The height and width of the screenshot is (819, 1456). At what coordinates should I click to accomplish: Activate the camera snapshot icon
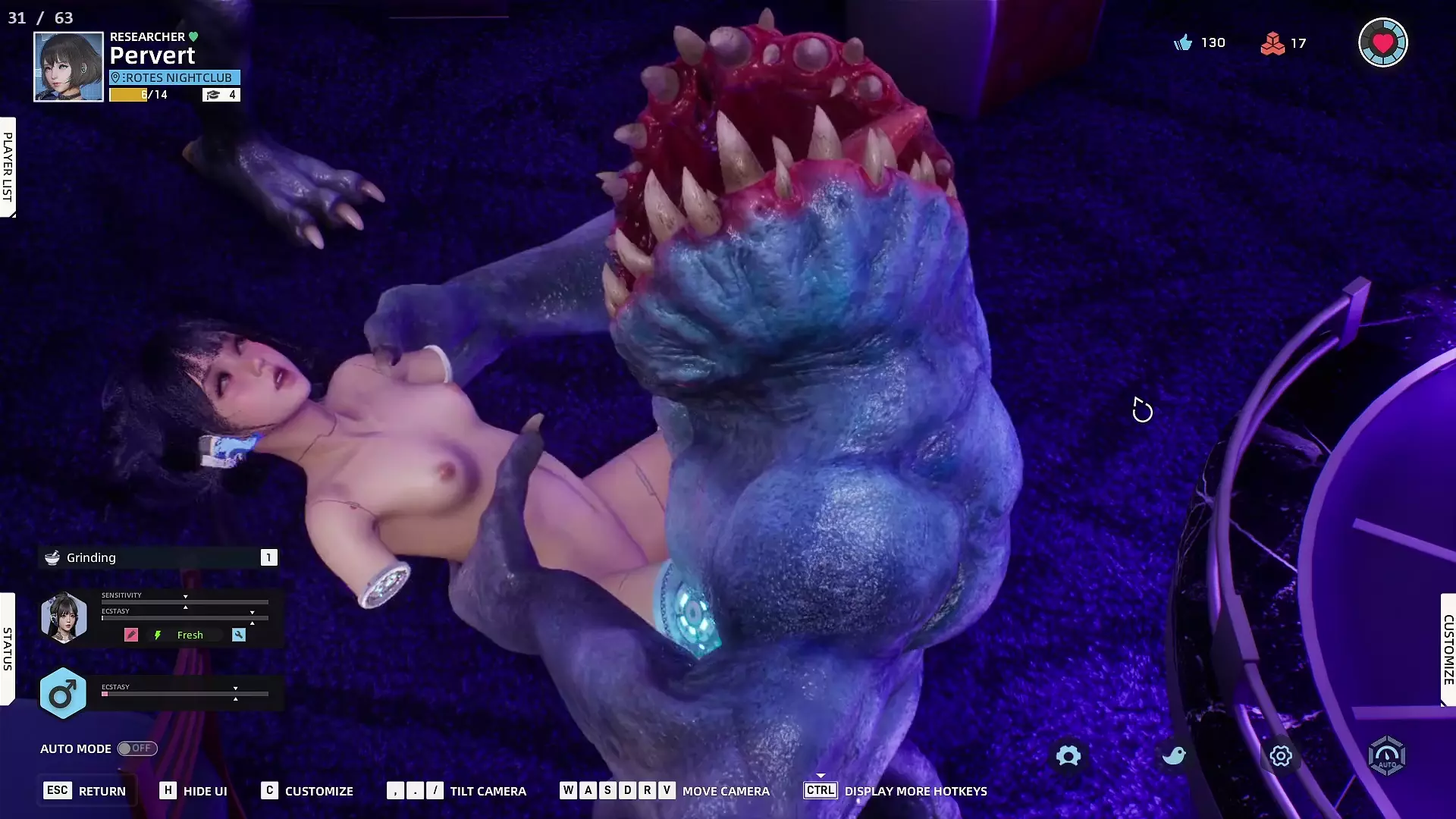click(x=1068, y=756)
